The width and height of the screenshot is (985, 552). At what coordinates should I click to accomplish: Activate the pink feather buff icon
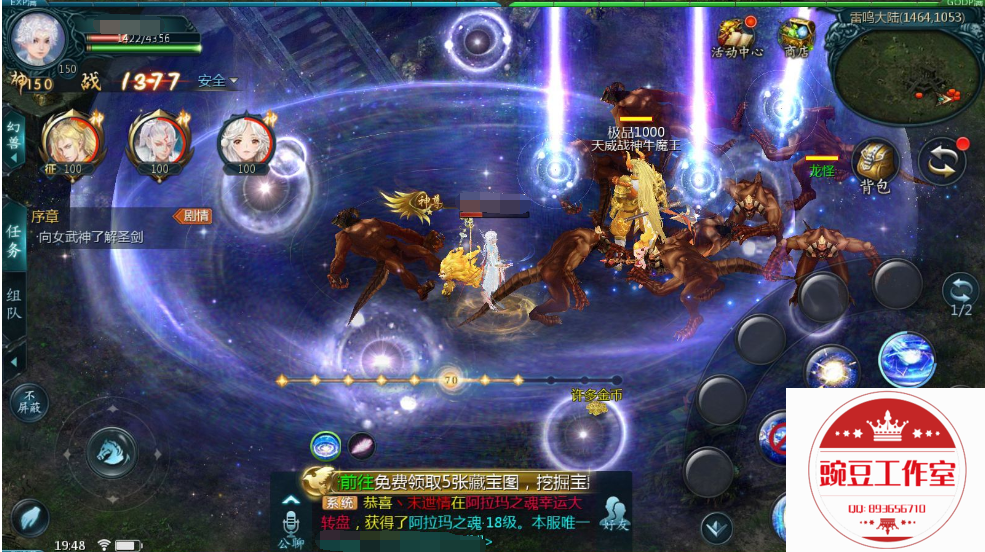pyautogui.click(x=361, y=445)
